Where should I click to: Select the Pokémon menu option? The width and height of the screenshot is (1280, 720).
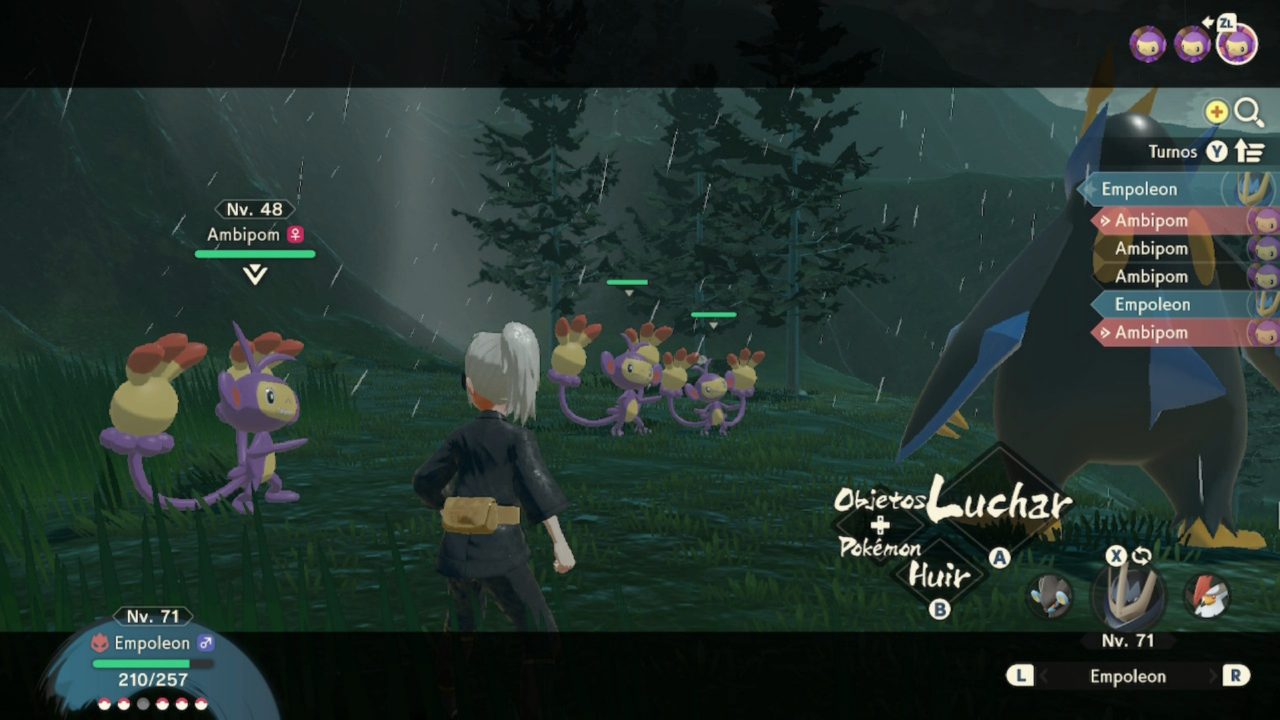pos(880,548)
